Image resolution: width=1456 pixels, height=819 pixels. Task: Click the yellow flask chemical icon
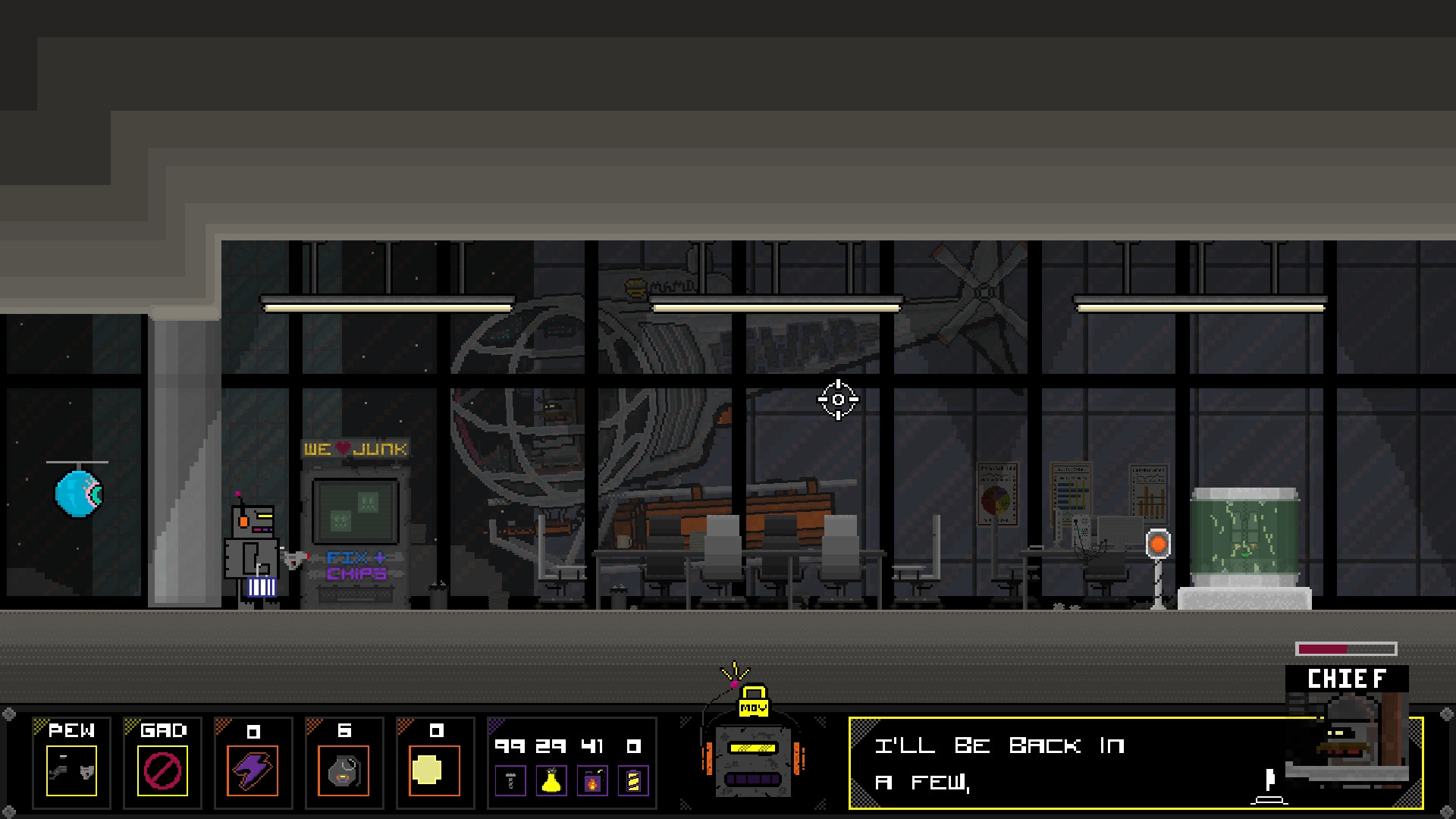[x=553, y=780]
